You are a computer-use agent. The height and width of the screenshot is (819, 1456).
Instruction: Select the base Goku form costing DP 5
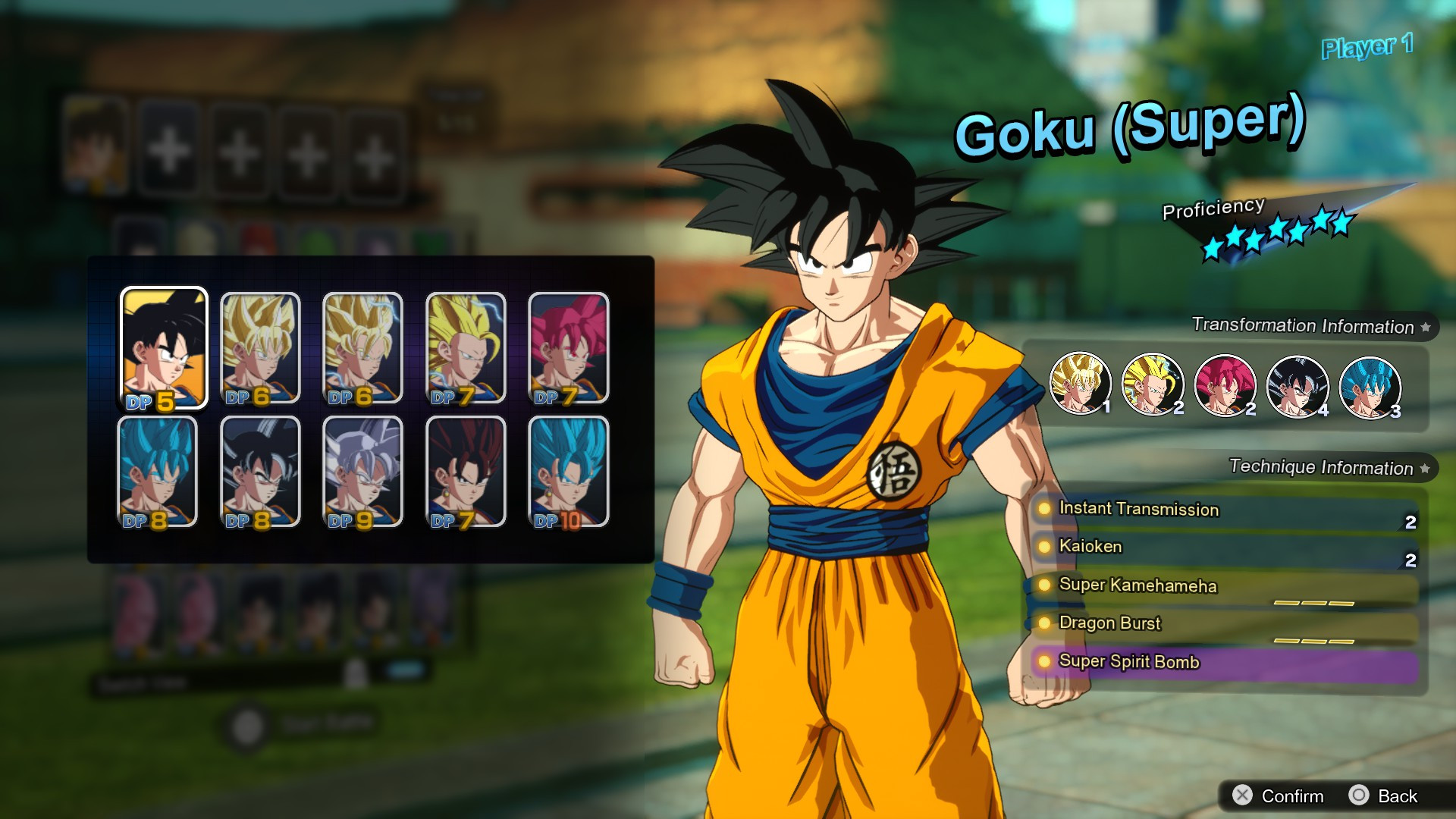[165, 349]
